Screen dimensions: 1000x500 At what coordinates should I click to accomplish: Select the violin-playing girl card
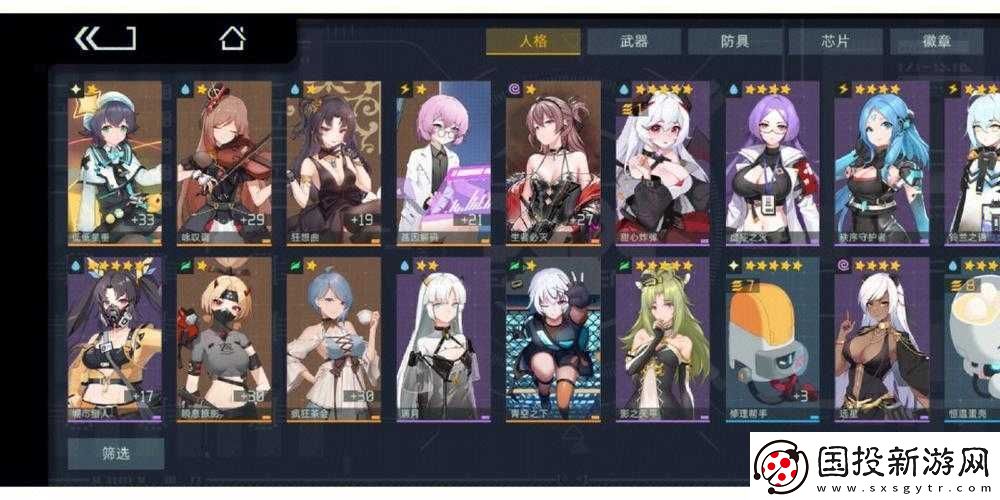tap(224, 164)
